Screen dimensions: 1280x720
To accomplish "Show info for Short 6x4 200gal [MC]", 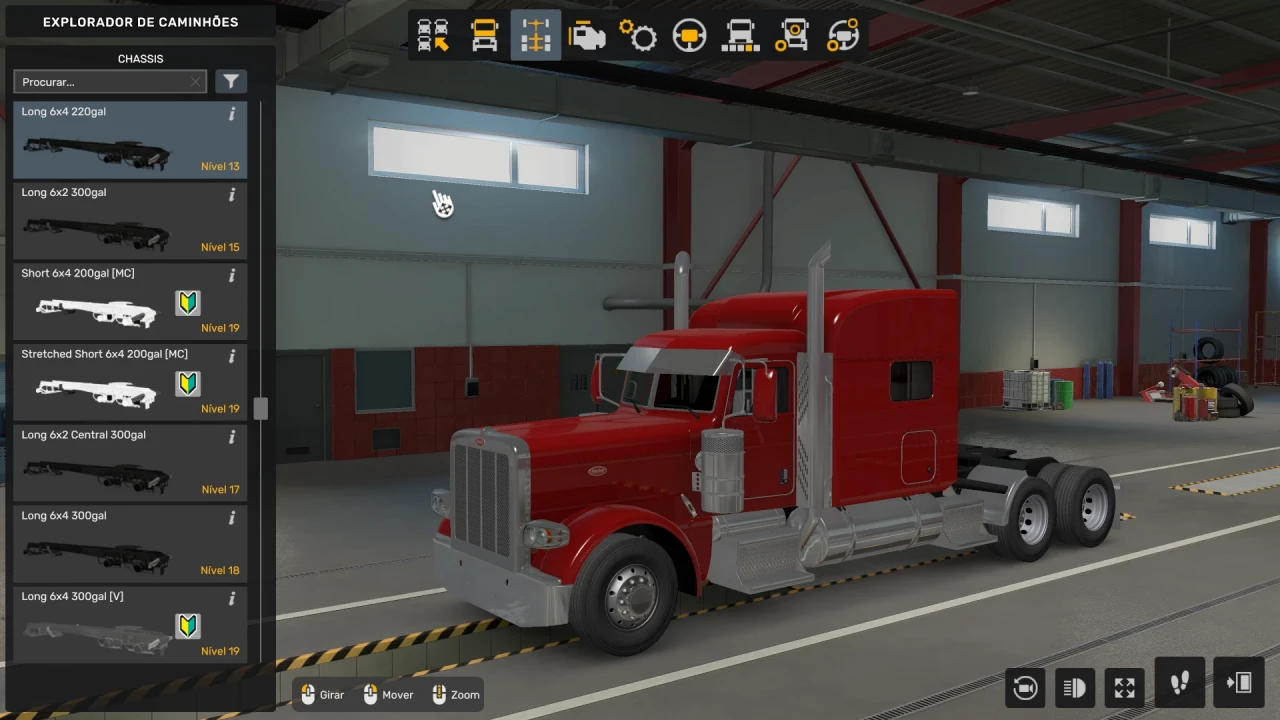I will pos(231,276).
